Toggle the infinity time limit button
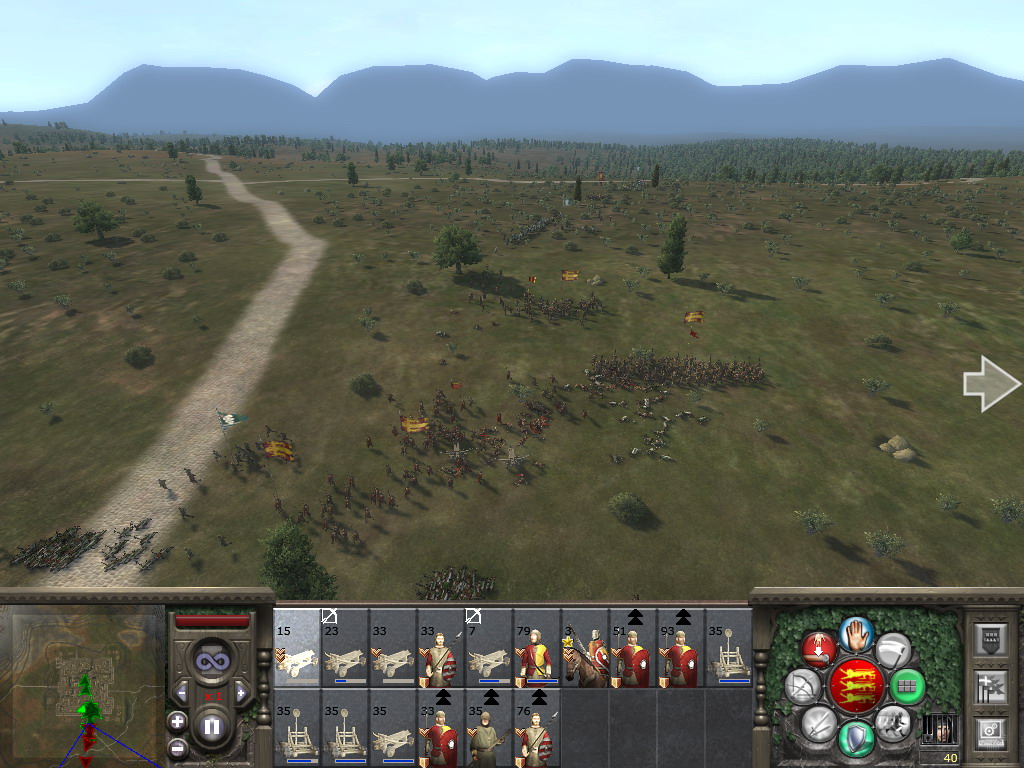Viewport: 1024px width, 768px height. pos(211,659)
